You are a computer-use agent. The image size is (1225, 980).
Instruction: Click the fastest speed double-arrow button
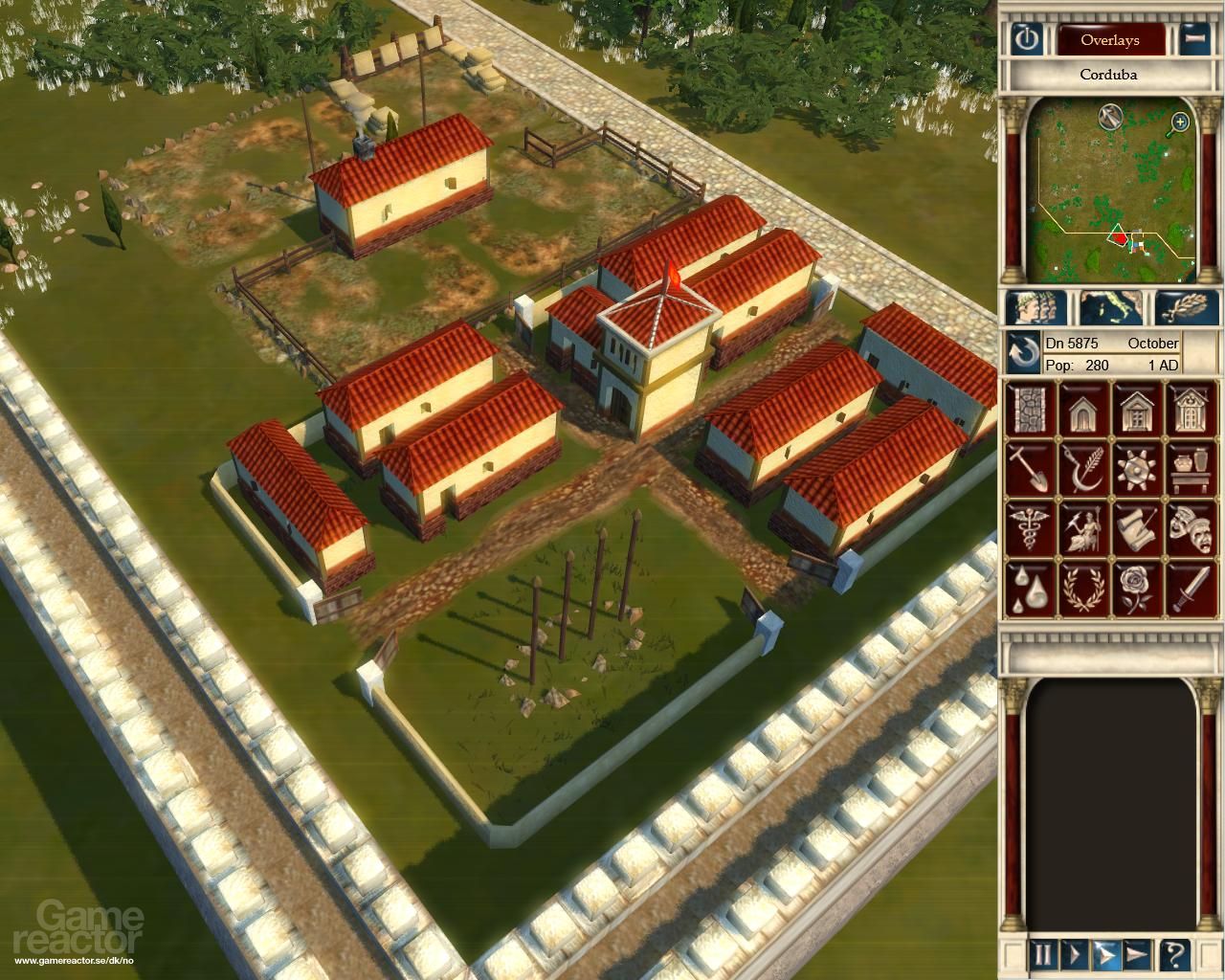coord(1137,951)
